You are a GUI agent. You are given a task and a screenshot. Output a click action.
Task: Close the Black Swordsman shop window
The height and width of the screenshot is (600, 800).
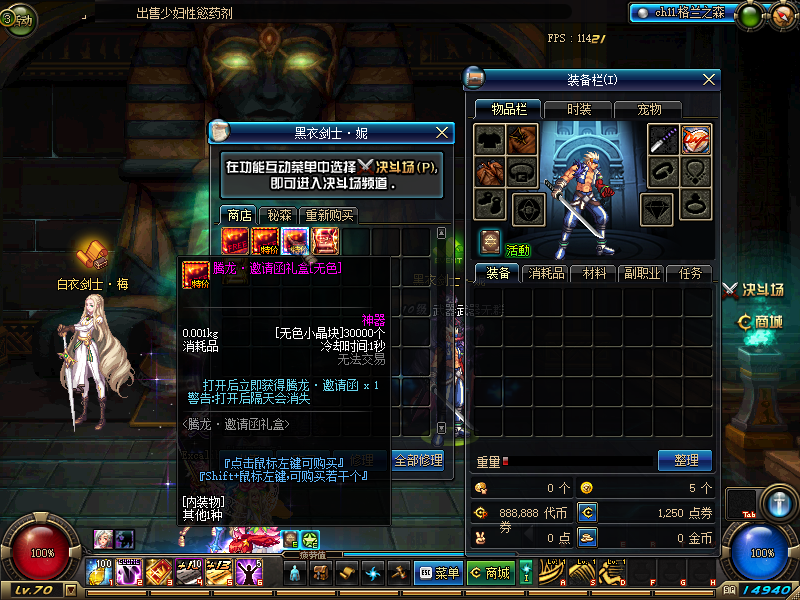click(x=443, y=132)
